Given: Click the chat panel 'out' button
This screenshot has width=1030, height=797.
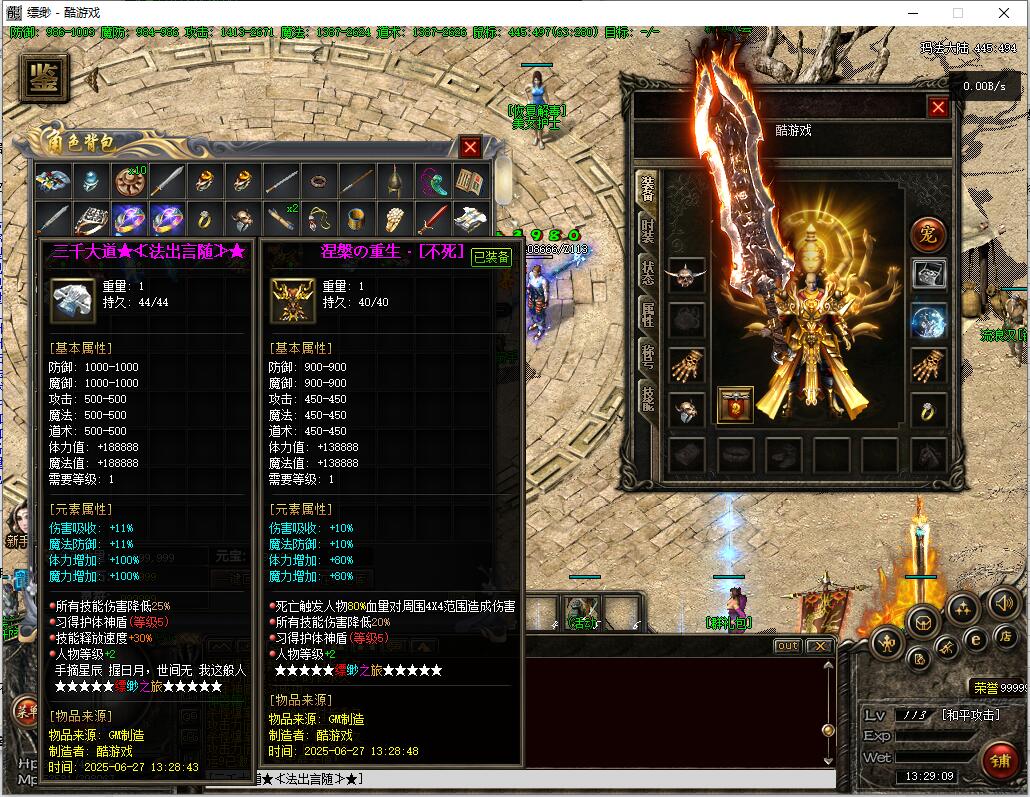Looking at the screenshot, I should (x=788, y=646).
